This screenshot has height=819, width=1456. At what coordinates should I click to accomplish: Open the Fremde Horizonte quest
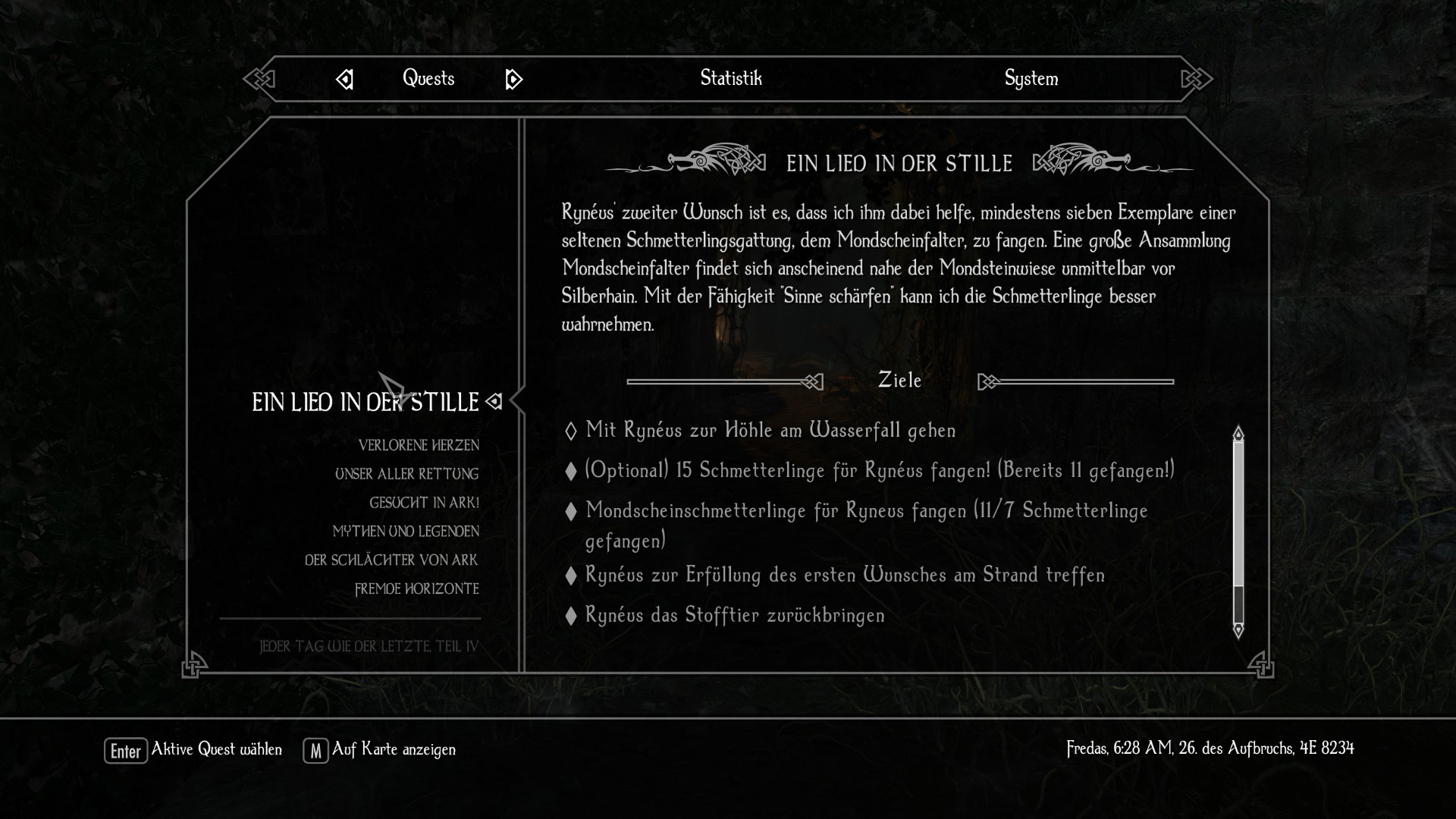pyautogui.click(x=416, y=589)
